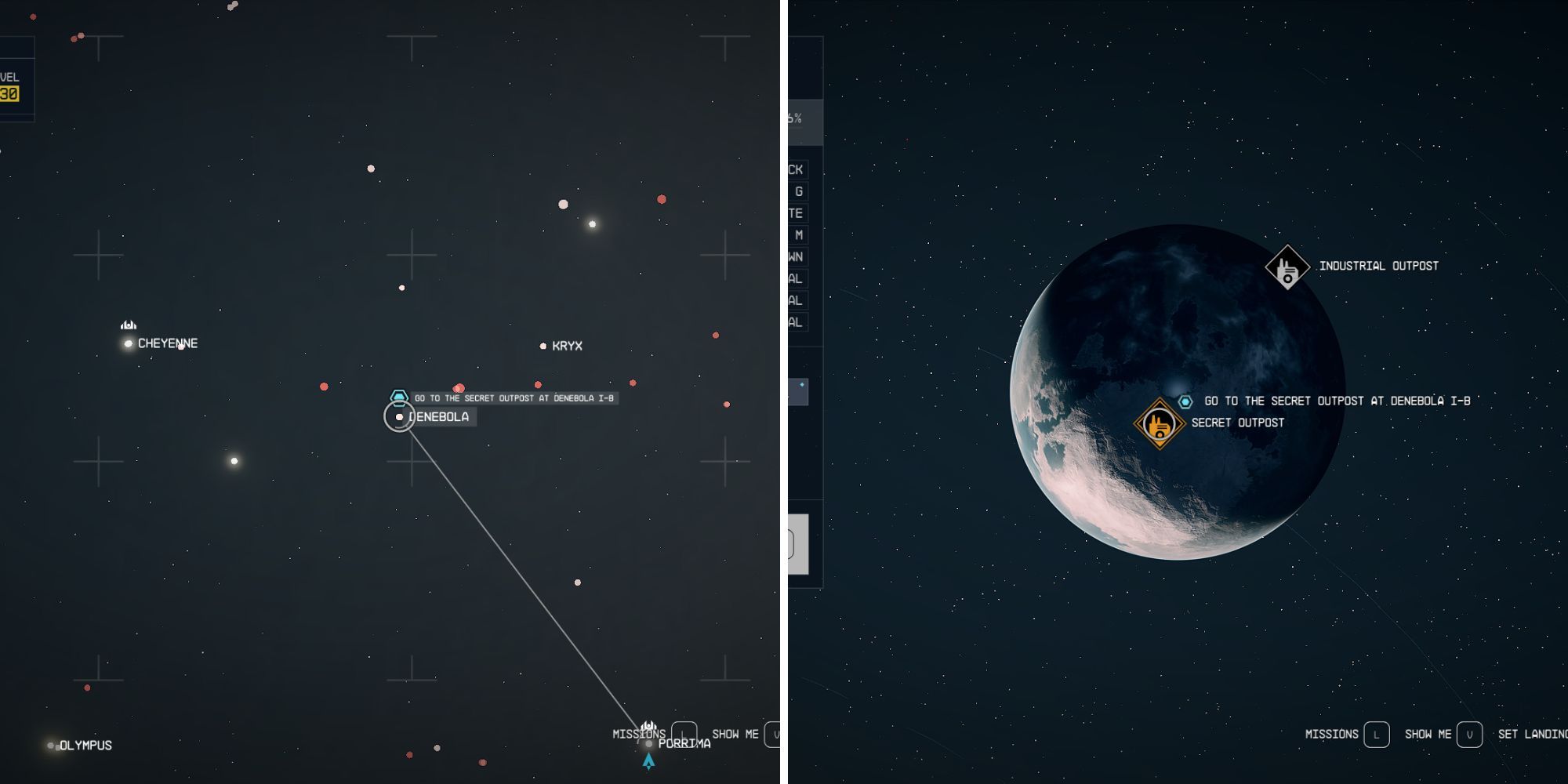Click the Porrima star

[x=648, y=743]
